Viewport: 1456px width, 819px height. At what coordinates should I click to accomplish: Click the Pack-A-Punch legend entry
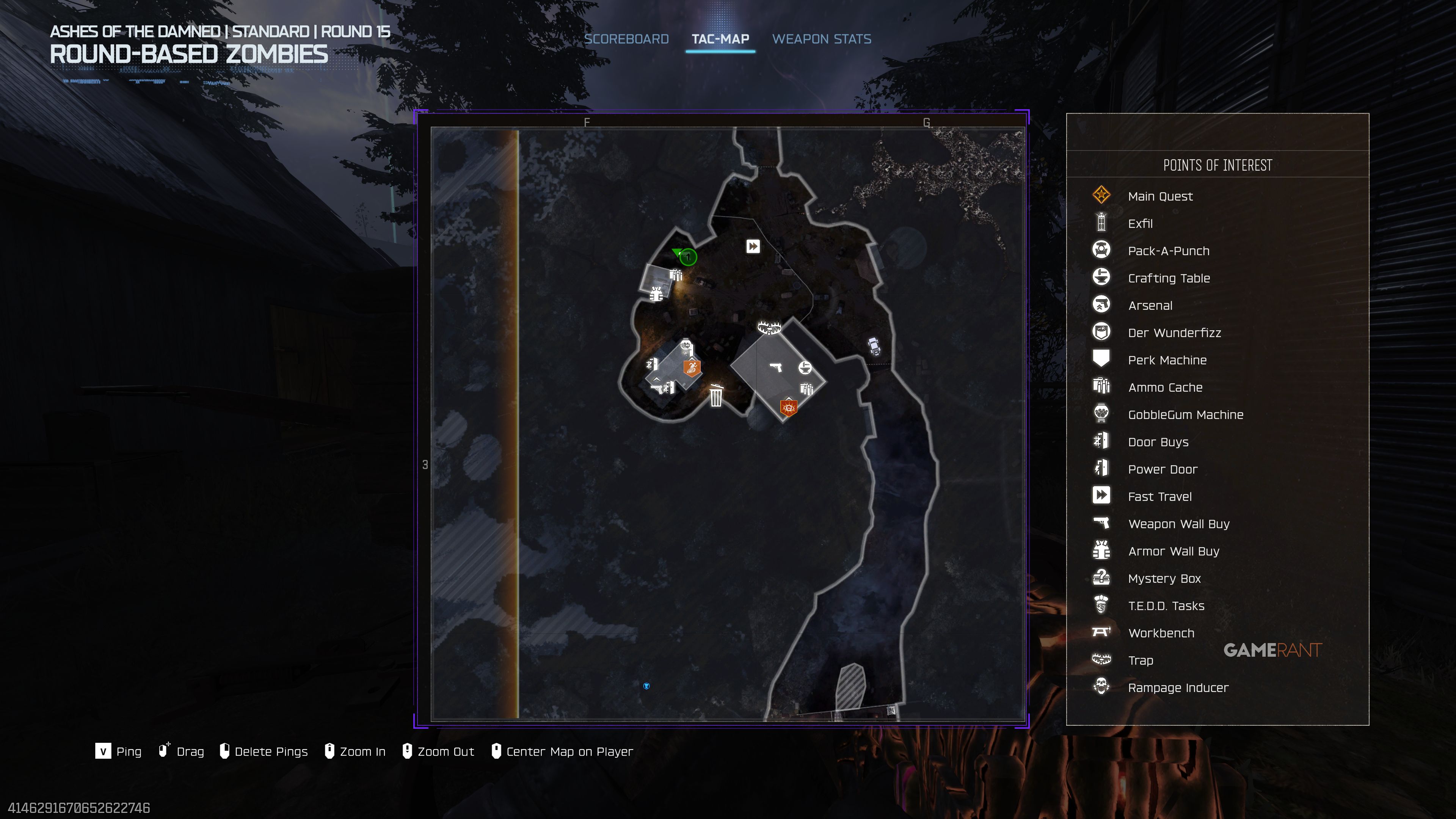(1168, 251)
